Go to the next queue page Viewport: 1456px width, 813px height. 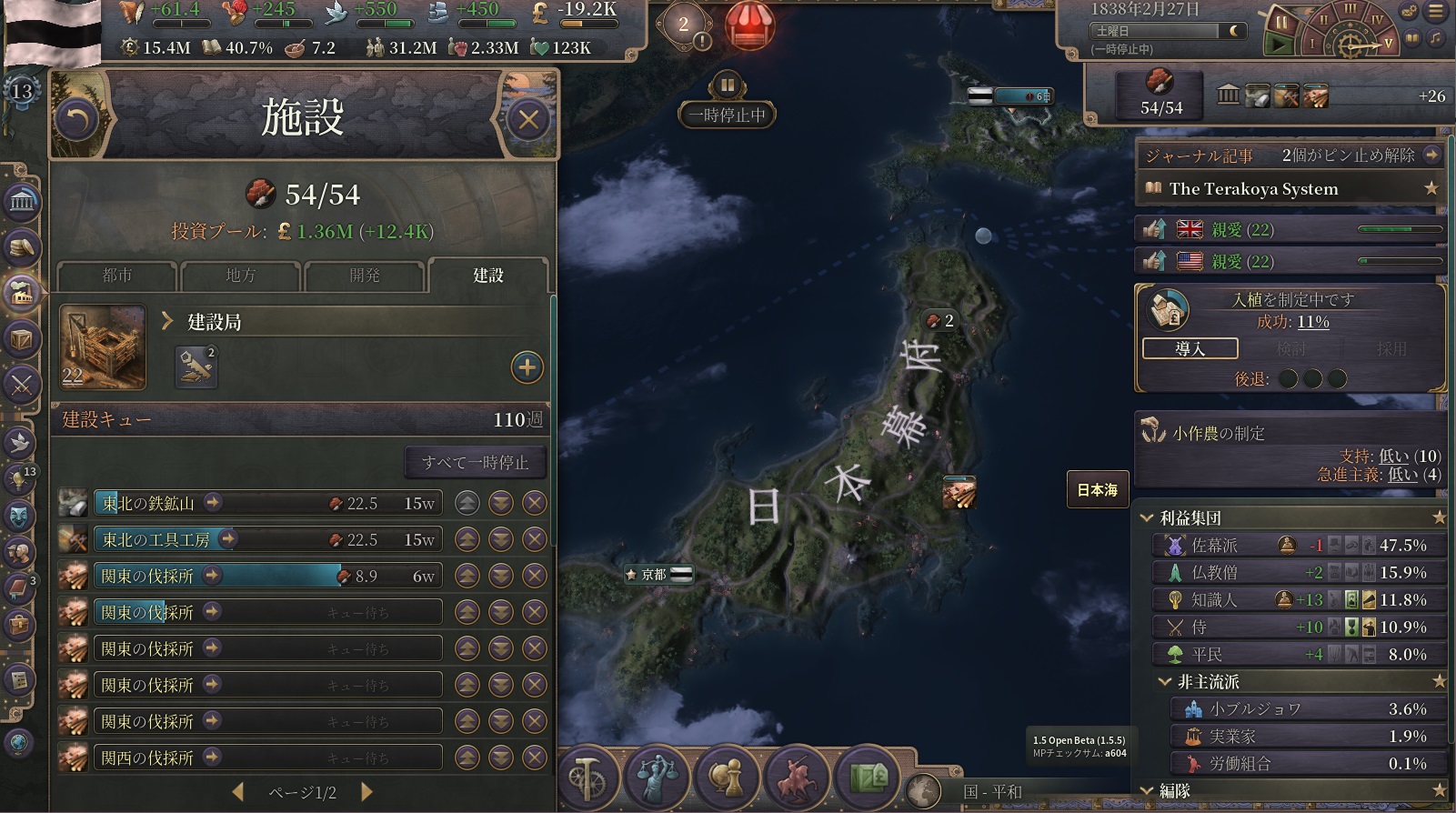[367, 792]
